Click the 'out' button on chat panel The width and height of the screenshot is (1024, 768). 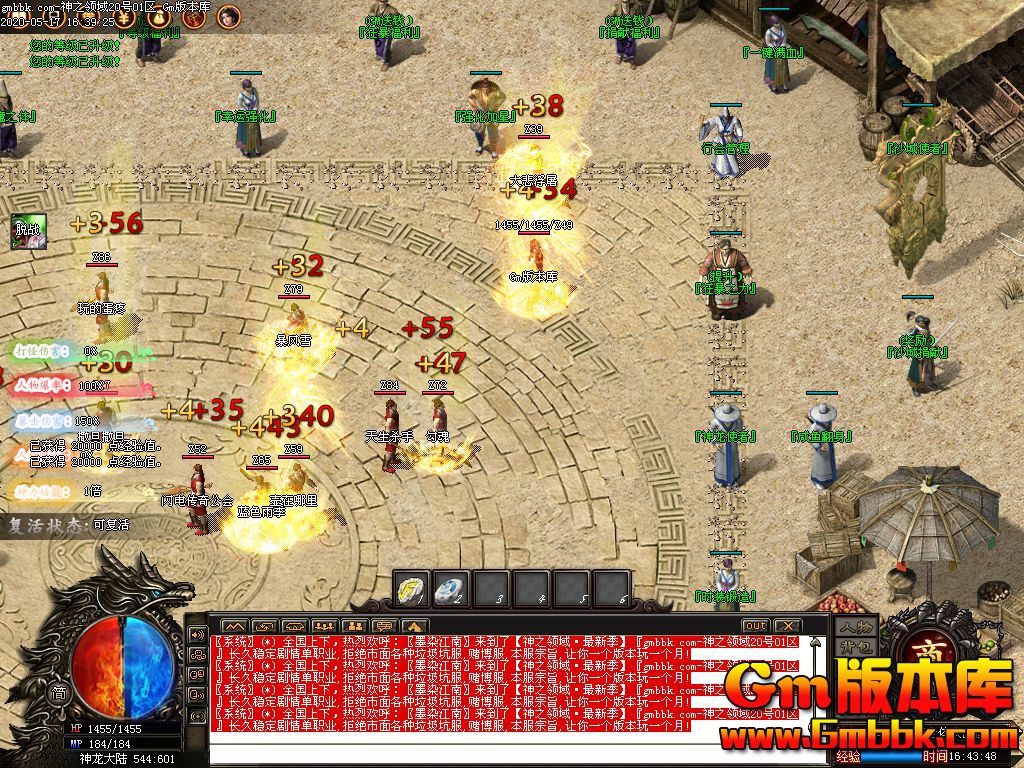pyautogui.click(x=755, y=625)
